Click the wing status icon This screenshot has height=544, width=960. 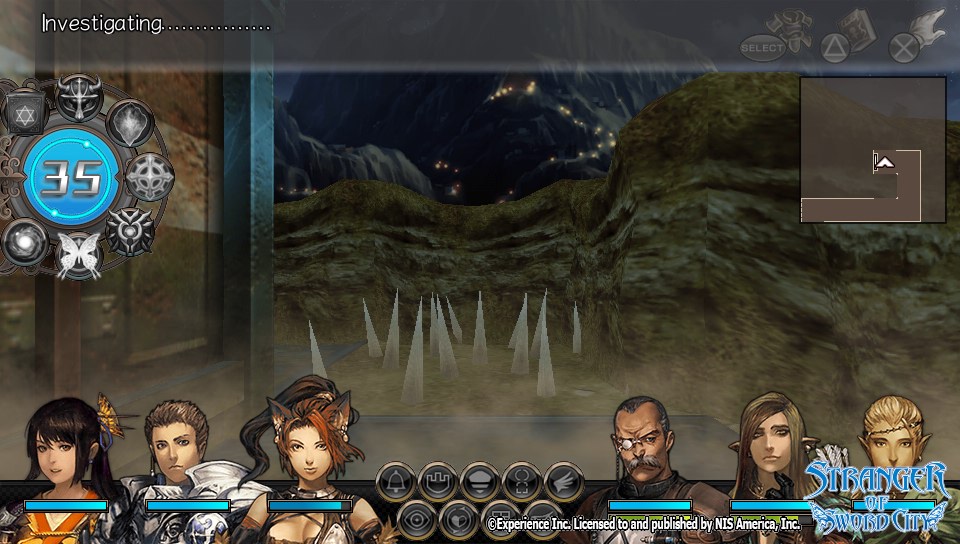564,482
